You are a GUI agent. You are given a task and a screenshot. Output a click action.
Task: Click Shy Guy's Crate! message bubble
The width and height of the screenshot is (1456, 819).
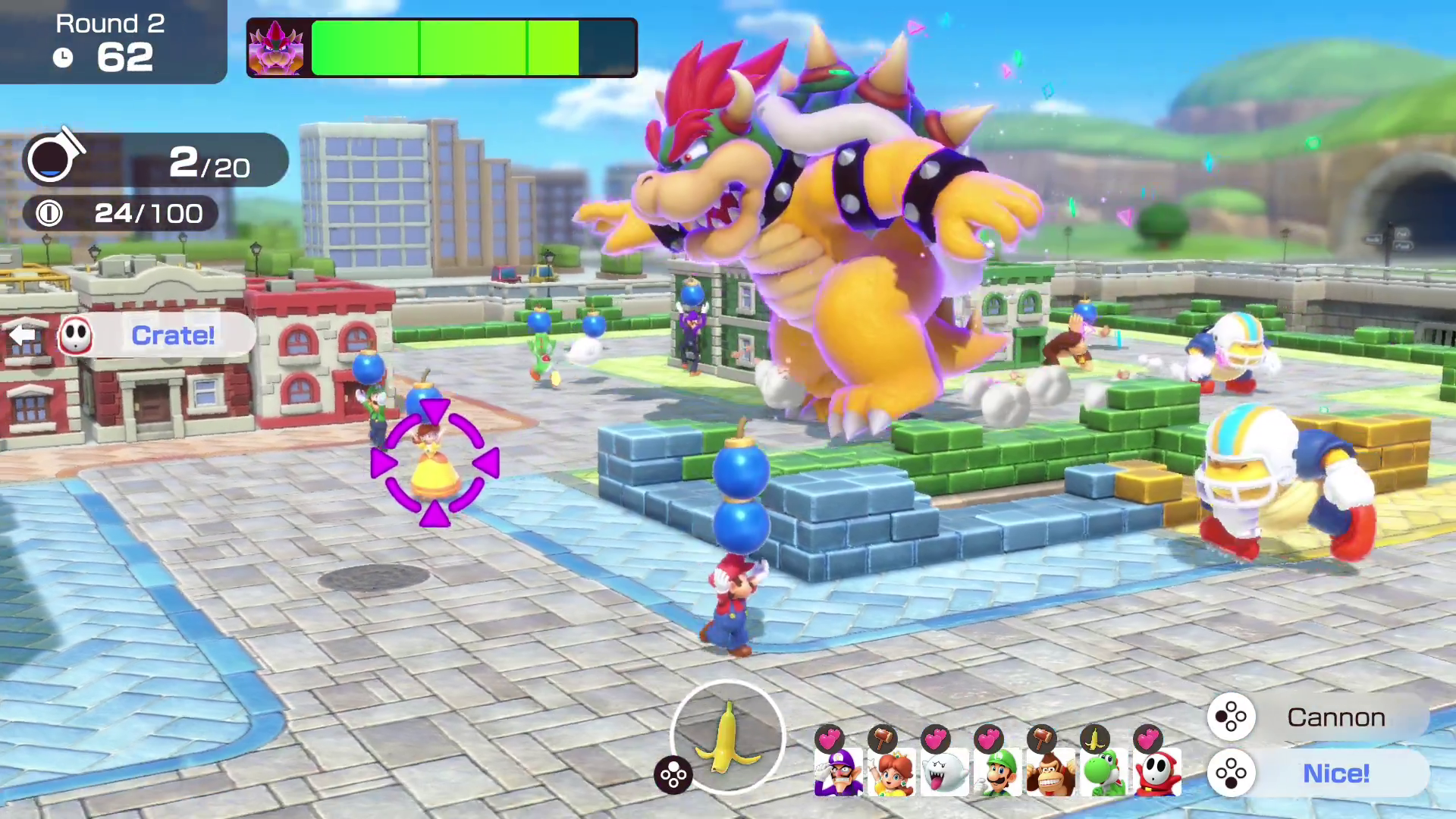click(158, 335)
